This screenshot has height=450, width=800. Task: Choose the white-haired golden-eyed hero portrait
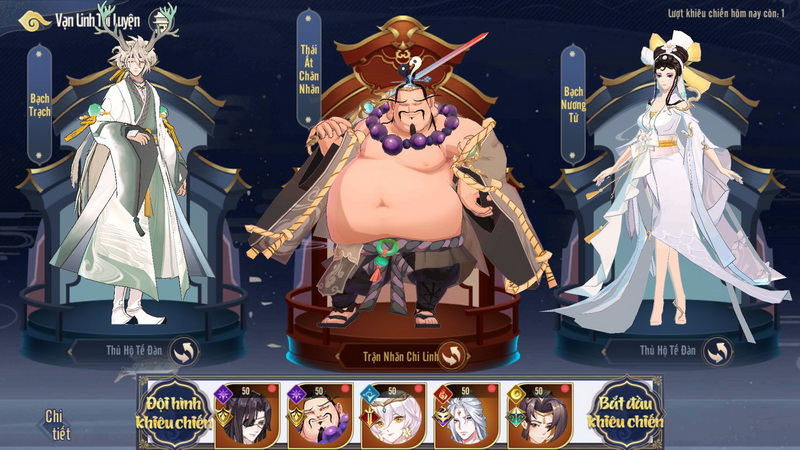[x=393, y=416]
